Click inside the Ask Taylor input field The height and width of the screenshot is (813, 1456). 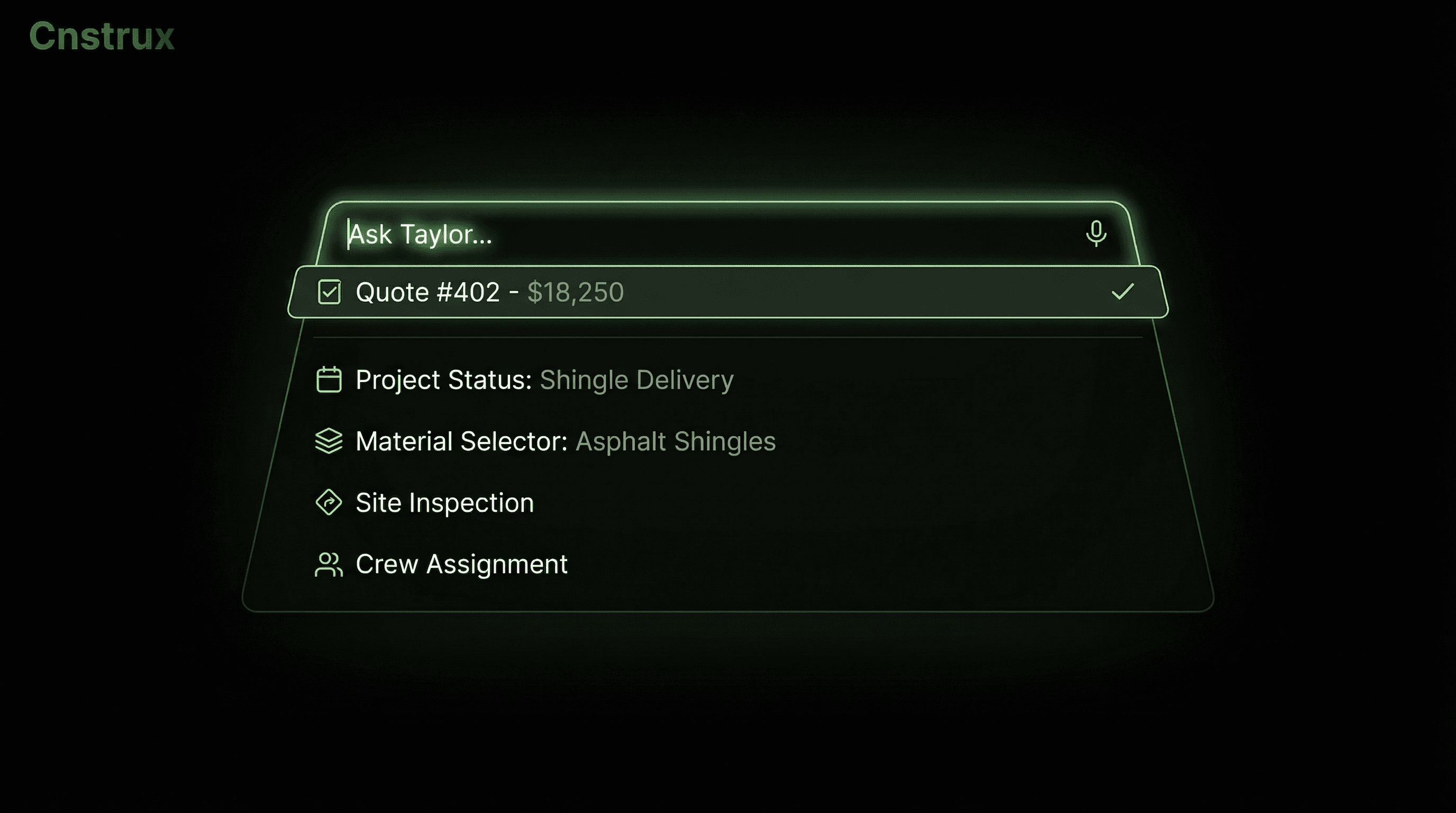coord(678,234)
